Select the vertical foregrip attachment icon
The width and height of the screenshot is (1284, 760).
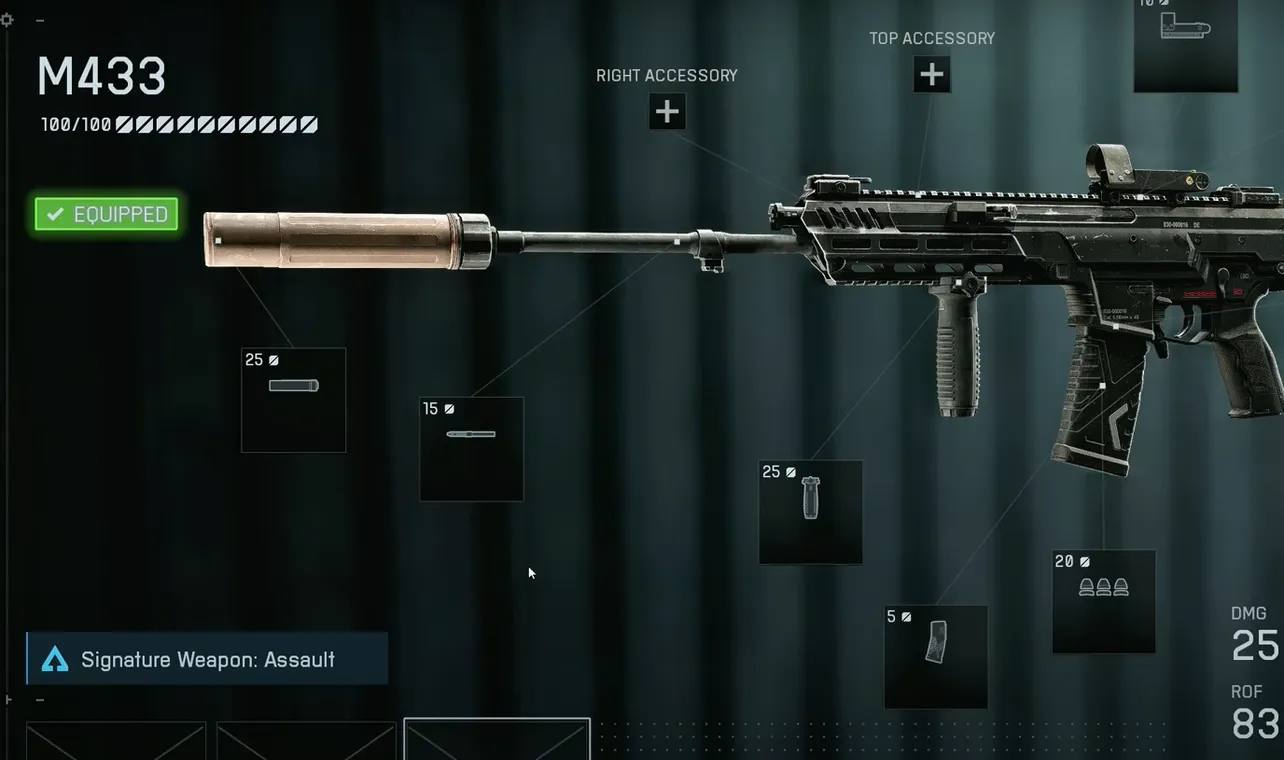tap(811, 511)
